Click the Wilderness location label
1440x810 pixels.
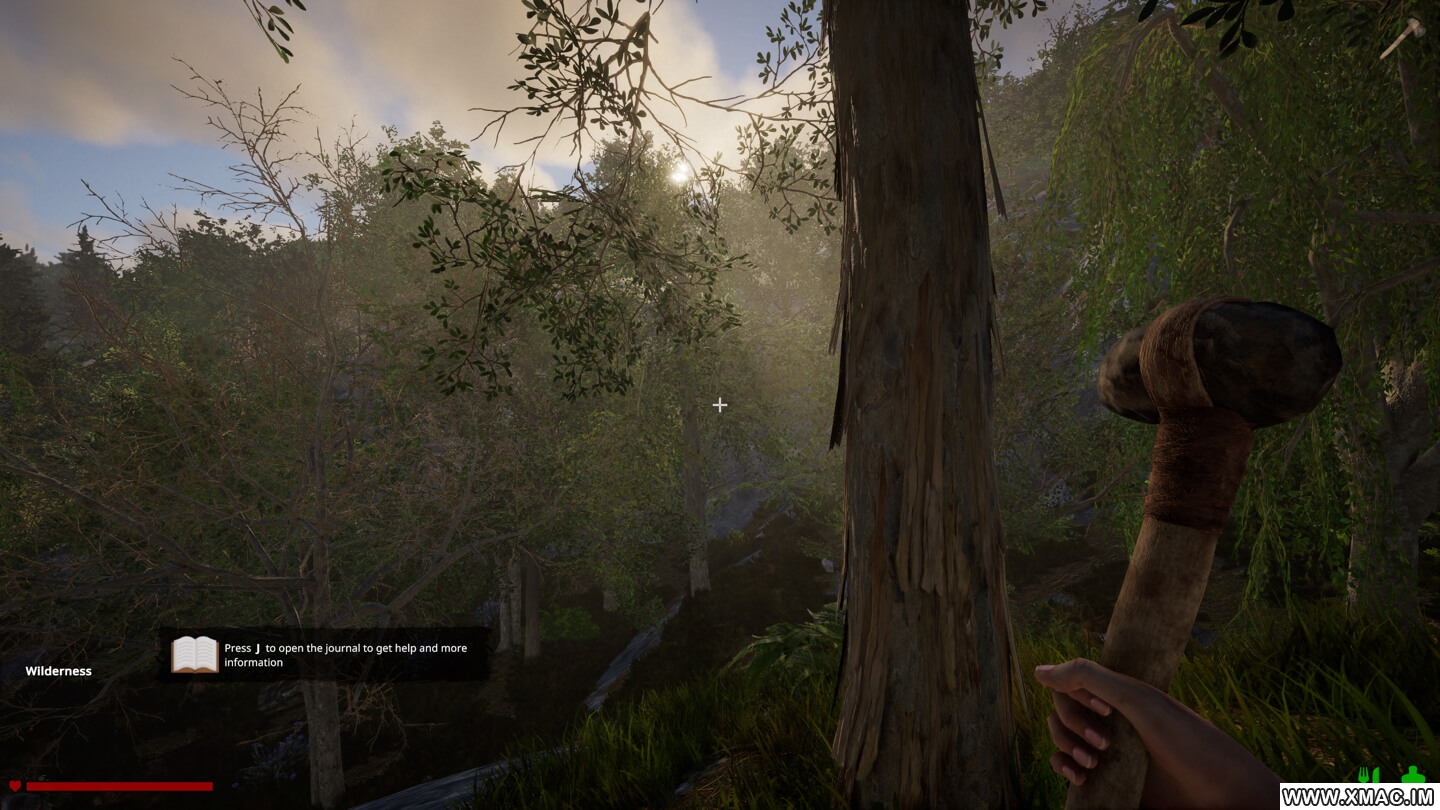pos(58,671)
